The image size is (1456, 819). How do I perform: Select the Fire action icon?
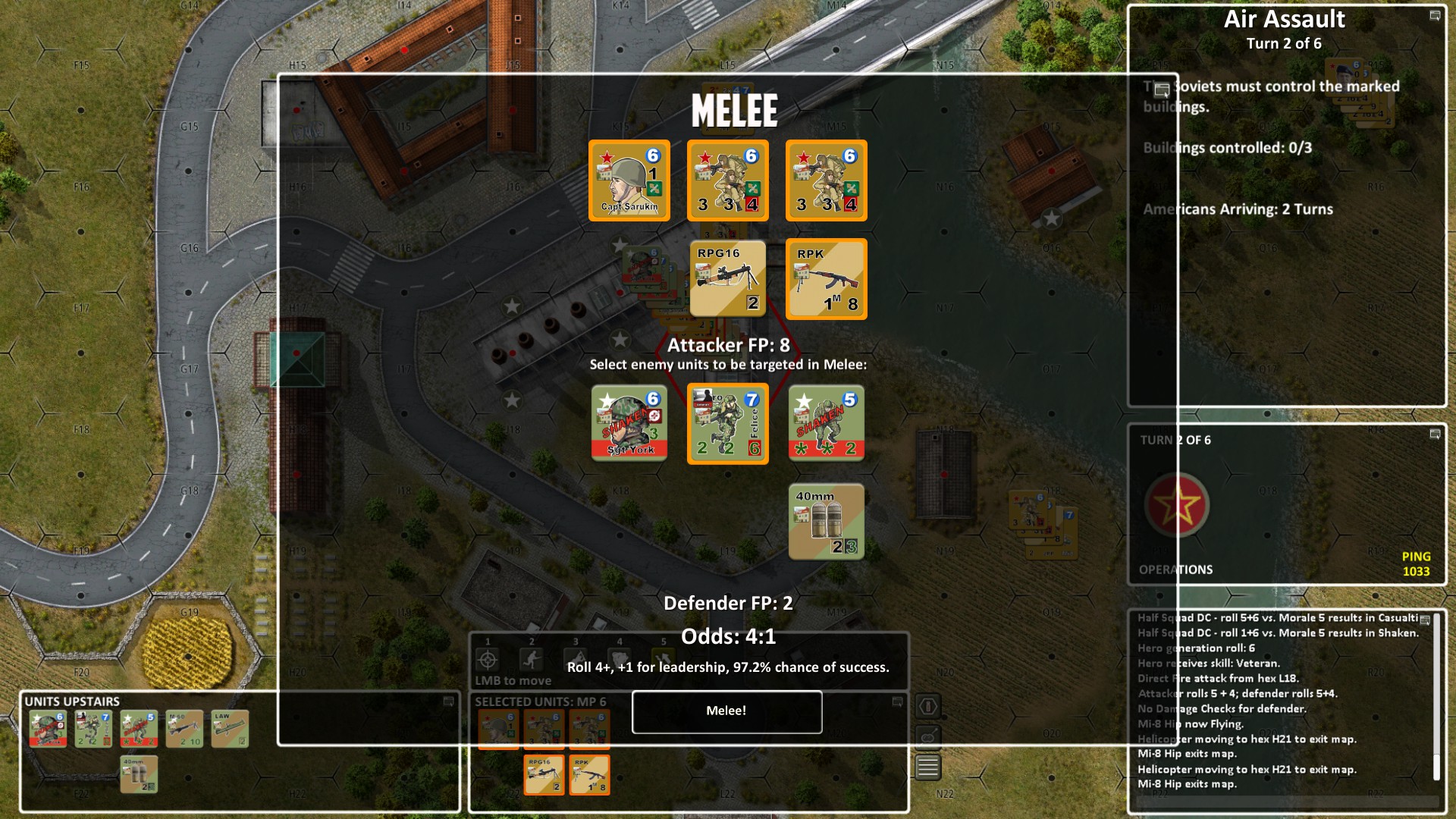(x=487, y=661)
